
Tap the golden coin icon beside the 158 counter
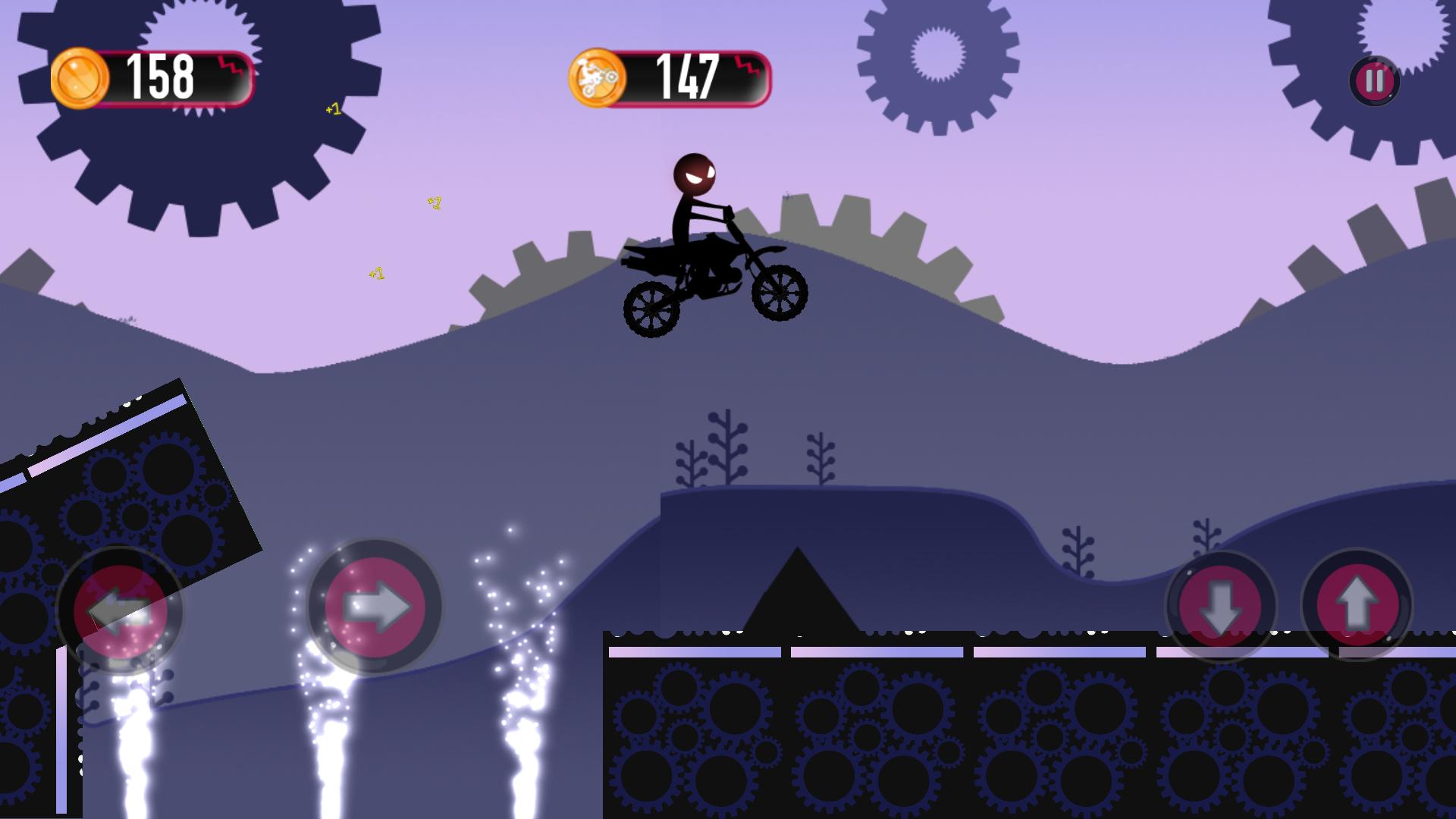pyautogui.click(x=81, y=77)
